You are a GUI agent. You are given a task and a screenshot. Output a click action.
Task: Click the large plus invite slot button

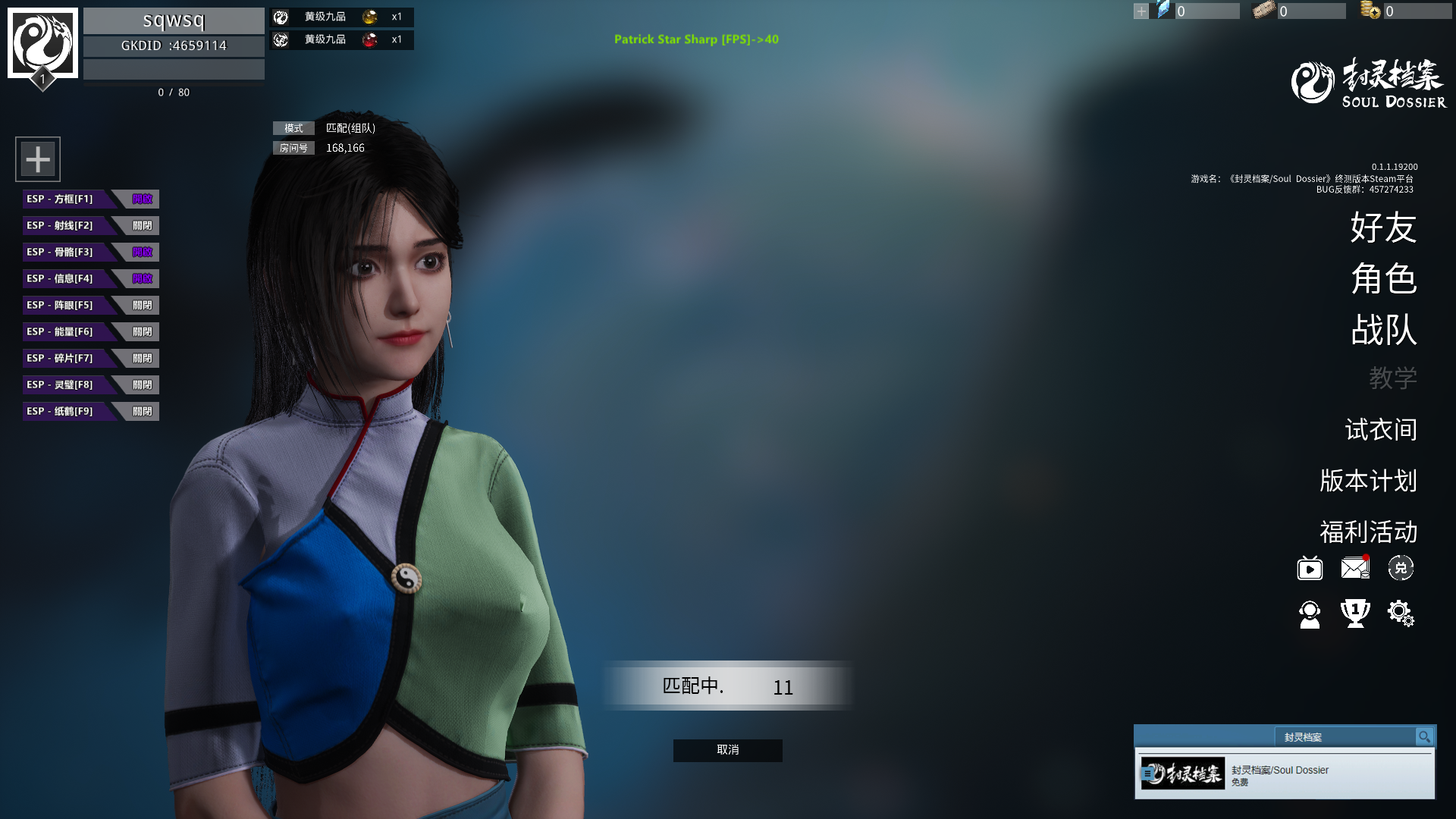pyautogui.click(x=38, y=159)
